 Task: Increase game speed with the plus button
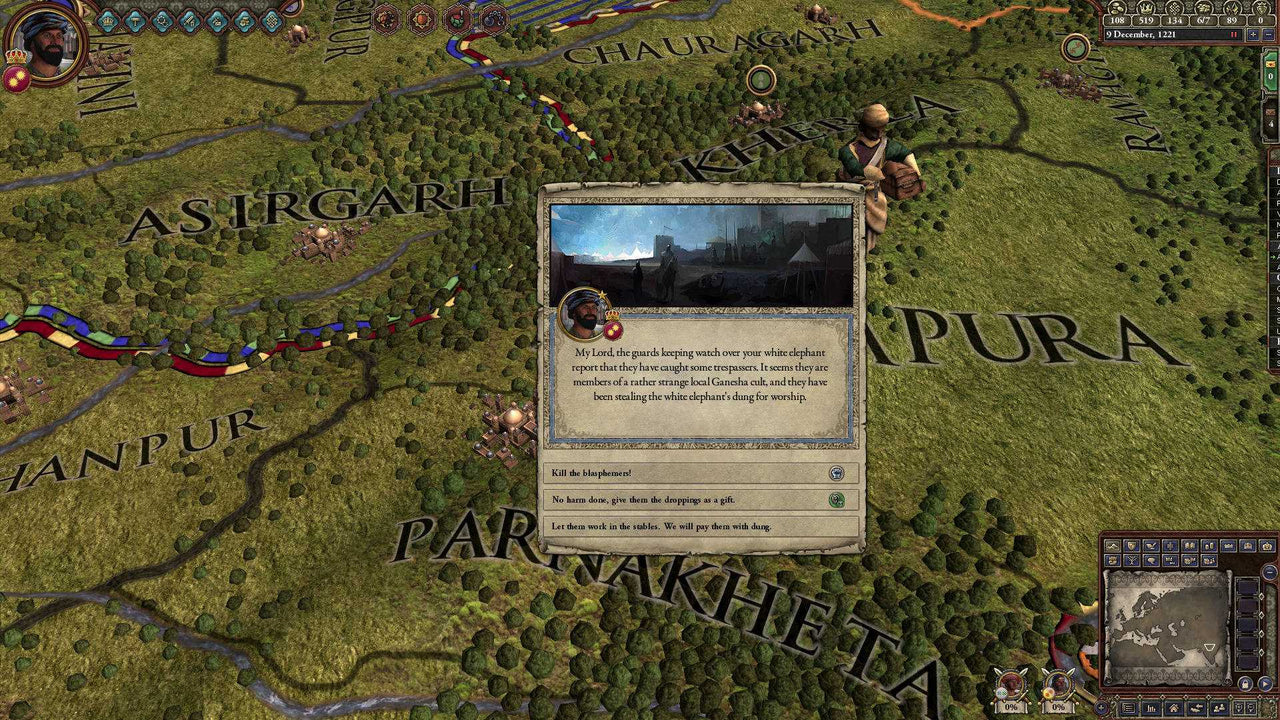[1253, 35]
